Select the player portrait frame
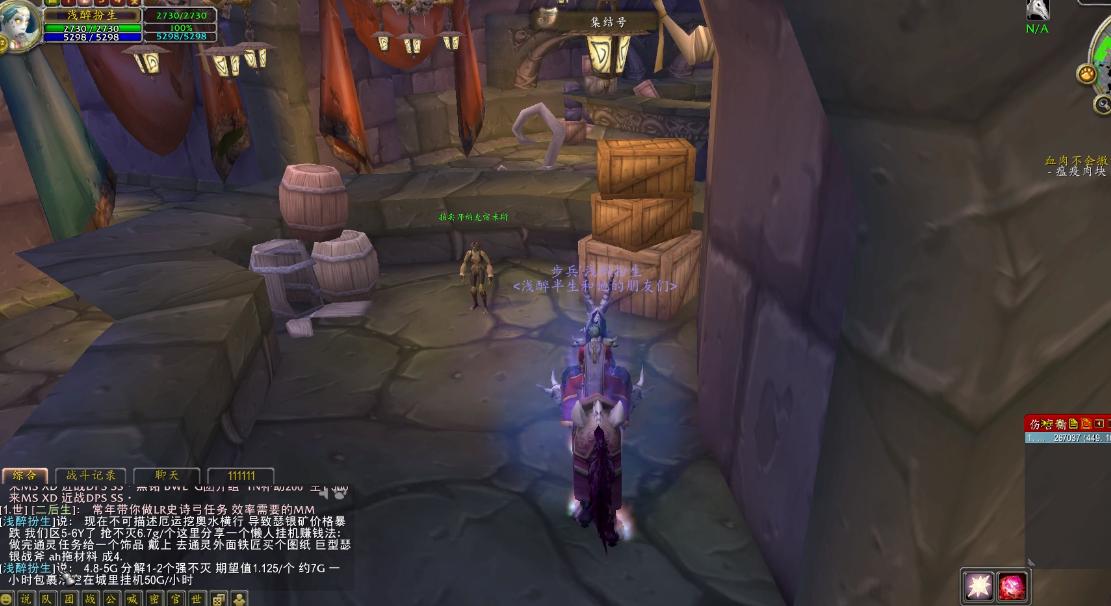 coord(20,22)
